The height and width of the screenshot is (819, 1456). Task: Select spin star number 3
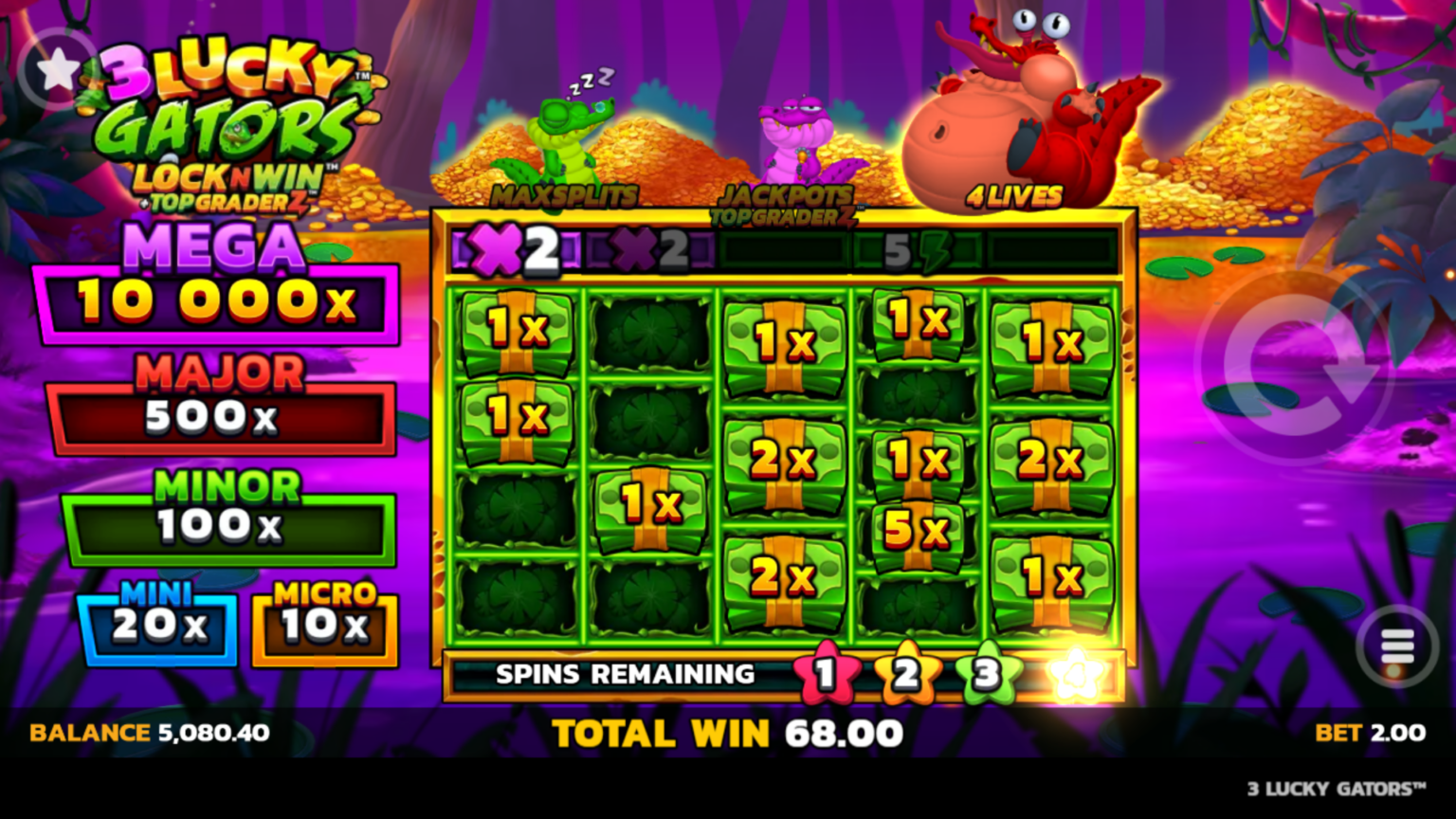[x=986, y=673]
